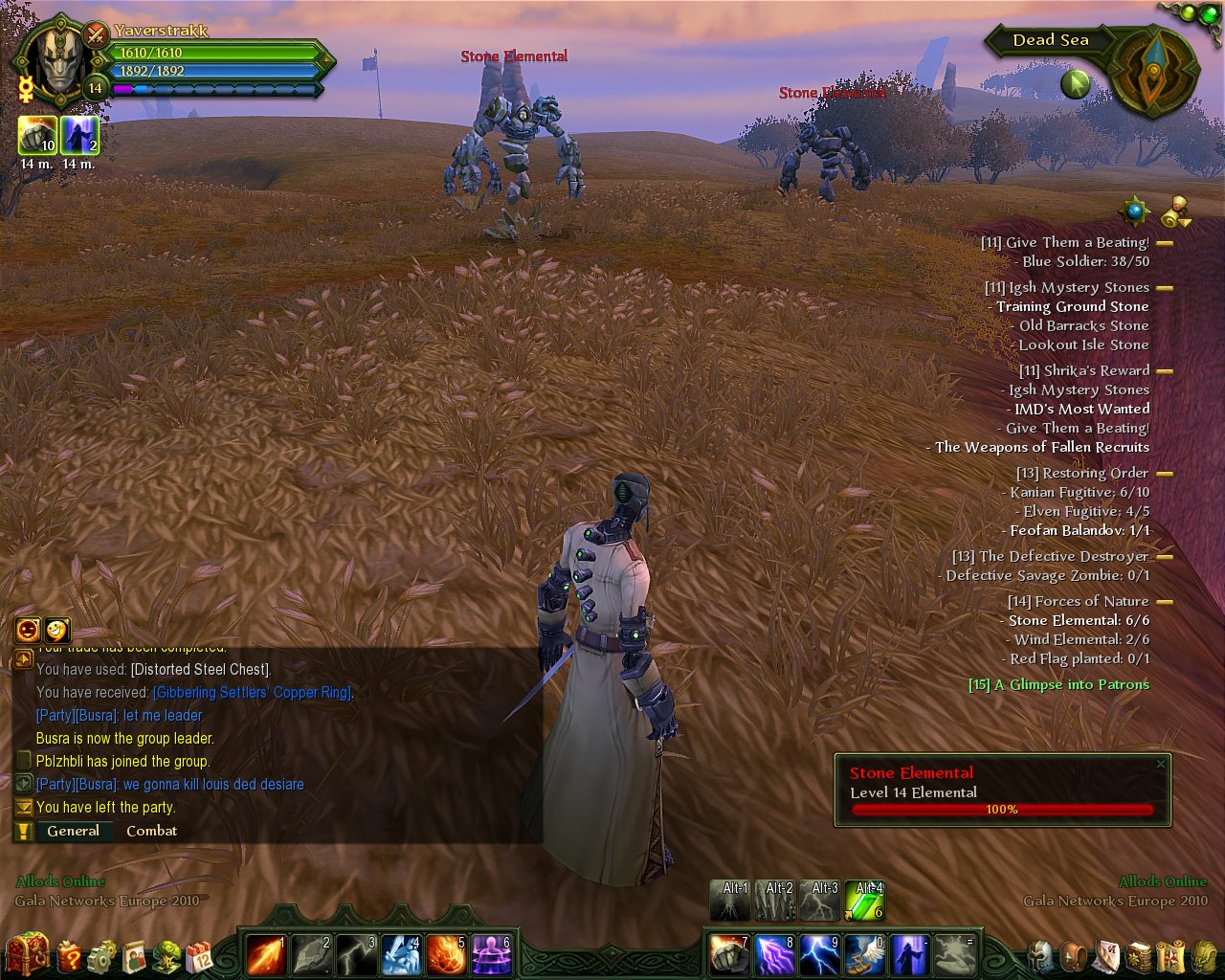This screenshot has height=980, width=1225.
Task: Use the purple aura ability in slot 6
Action: point(491,954)
